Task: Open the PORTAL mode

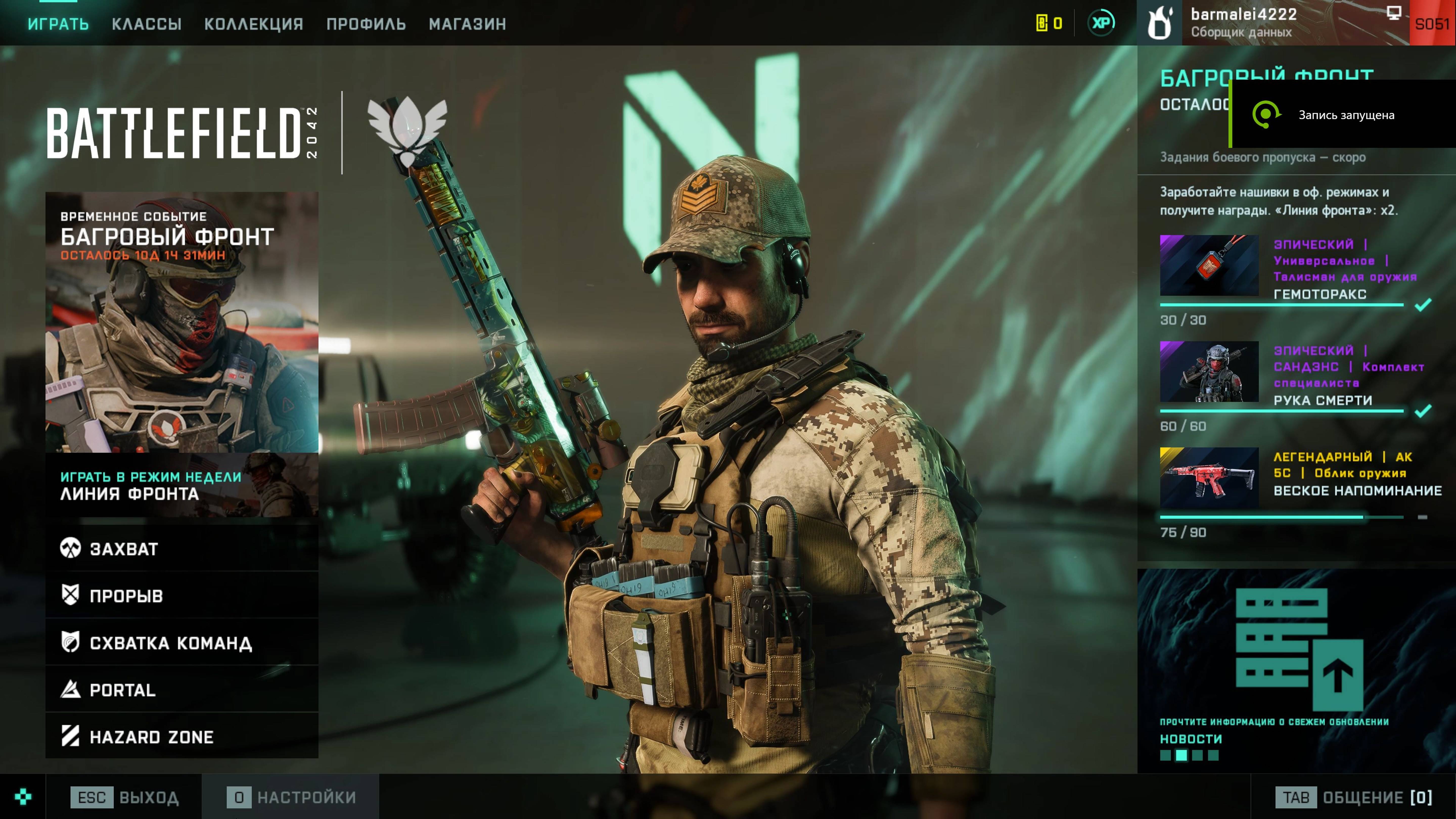Action: (181, 690)
